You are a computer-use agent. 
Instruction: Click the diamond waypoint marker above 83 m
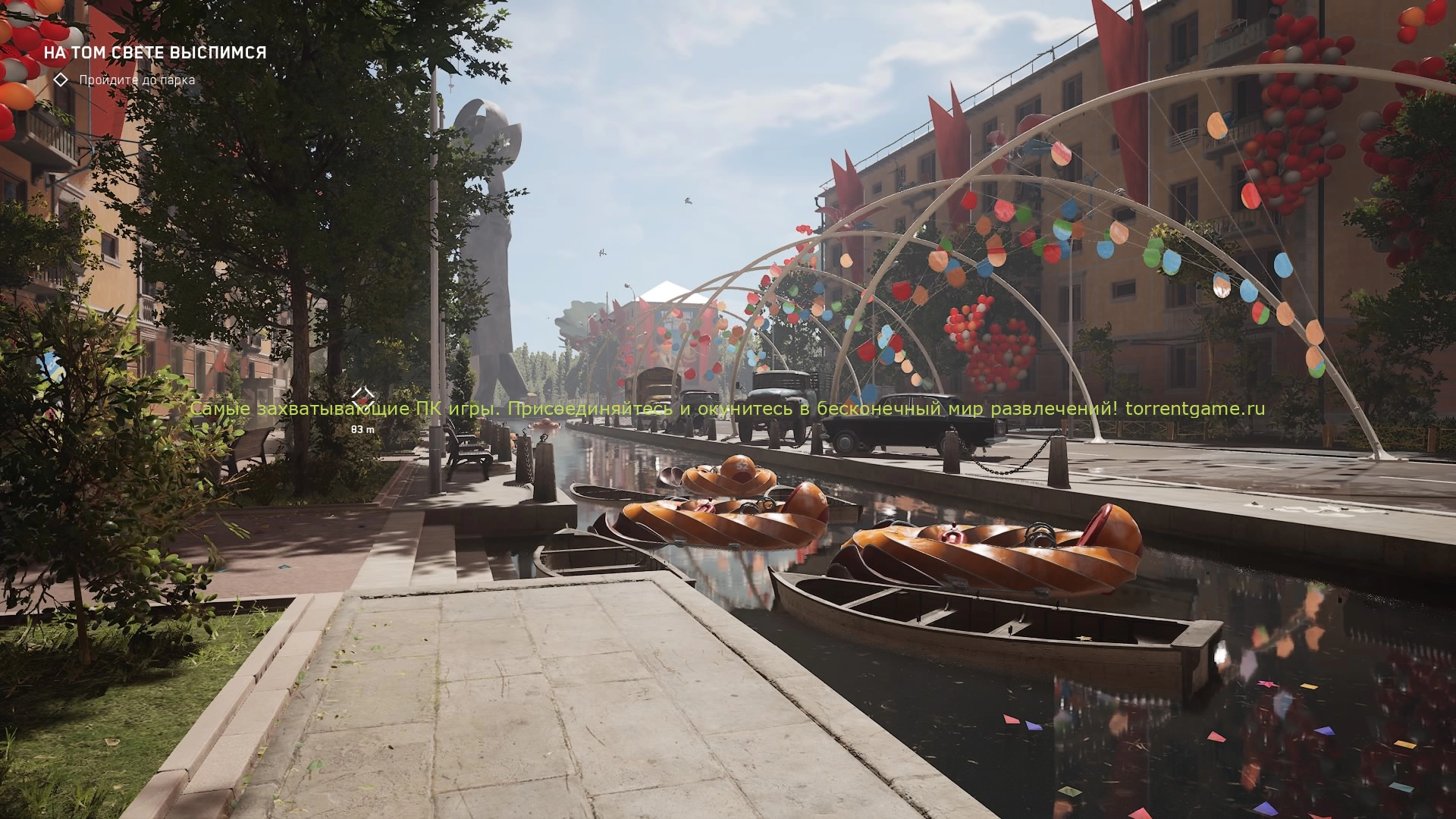tap(363, 395)
